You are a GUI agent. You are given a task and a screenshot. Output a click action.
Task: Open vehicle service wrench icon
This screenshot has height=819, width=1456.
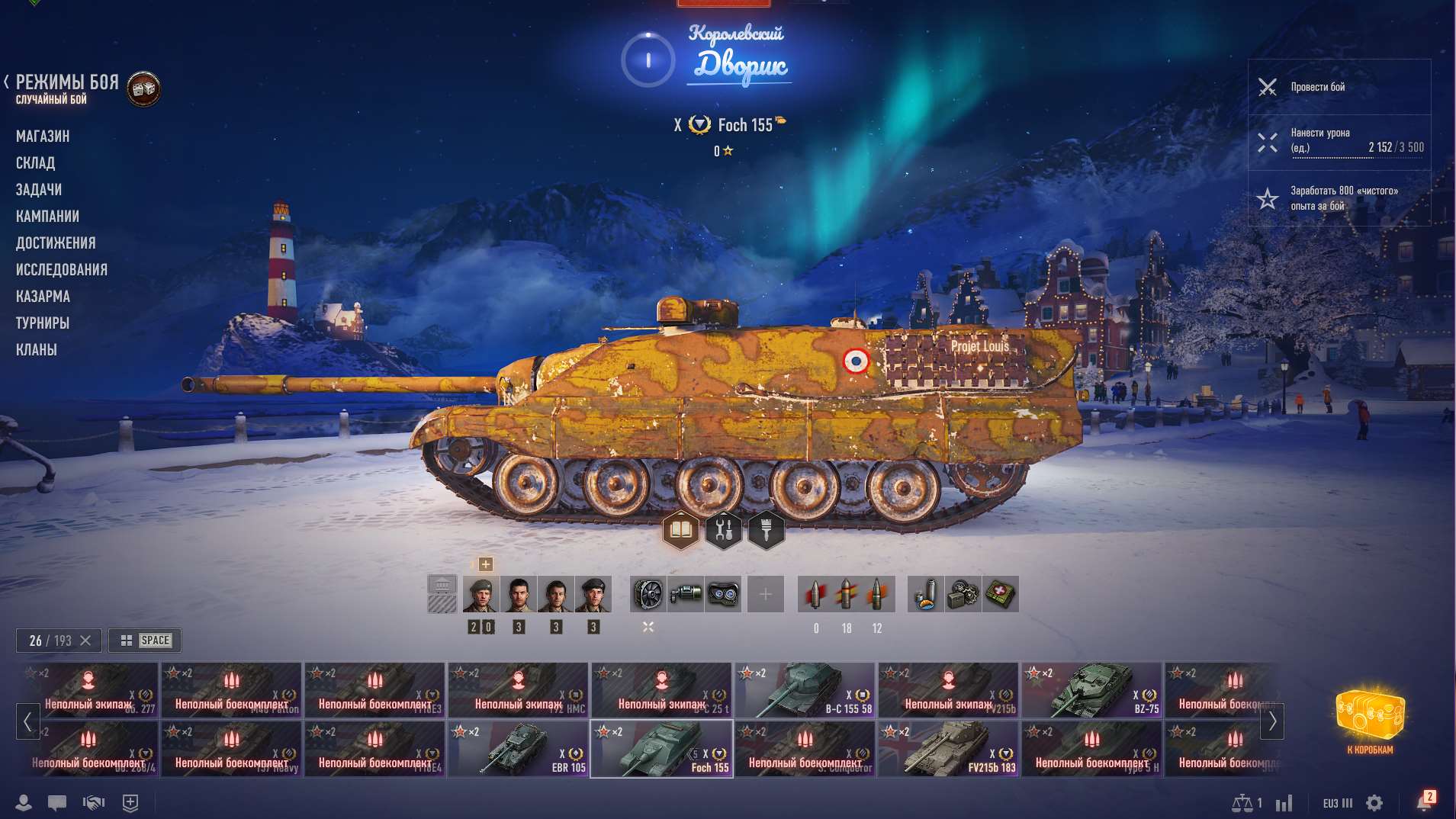(x=725, y=528)
